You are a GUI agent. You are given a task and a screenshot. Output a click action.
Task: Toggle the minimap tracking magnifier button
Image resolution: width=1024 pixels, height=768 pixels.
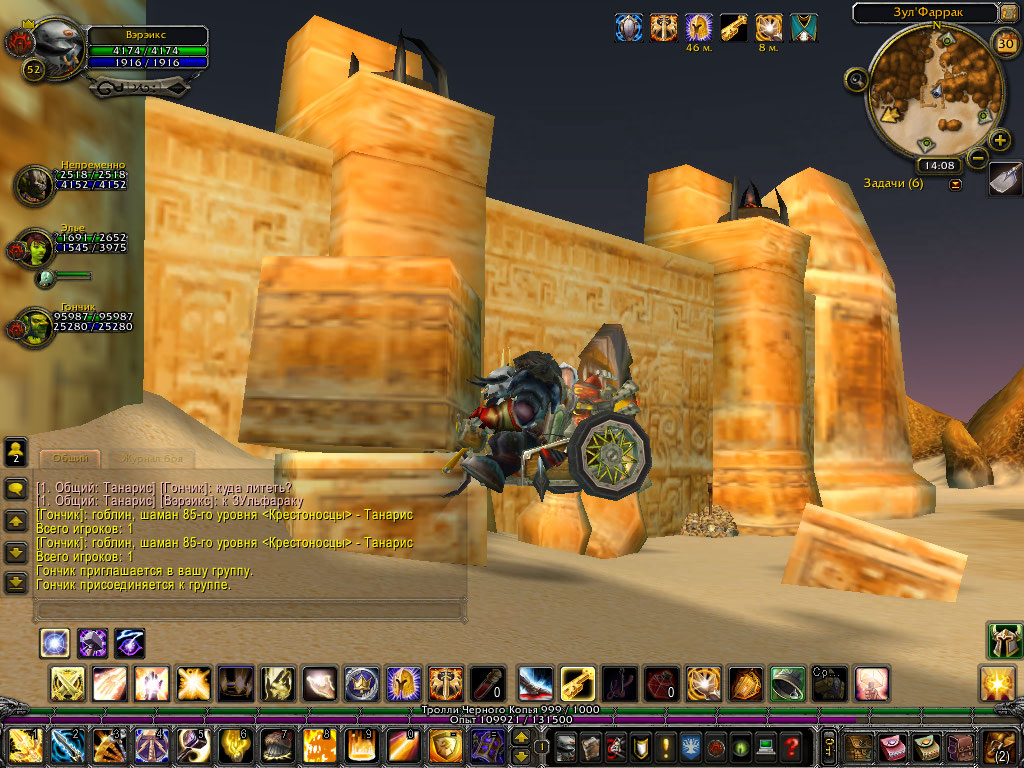point(855,80)
